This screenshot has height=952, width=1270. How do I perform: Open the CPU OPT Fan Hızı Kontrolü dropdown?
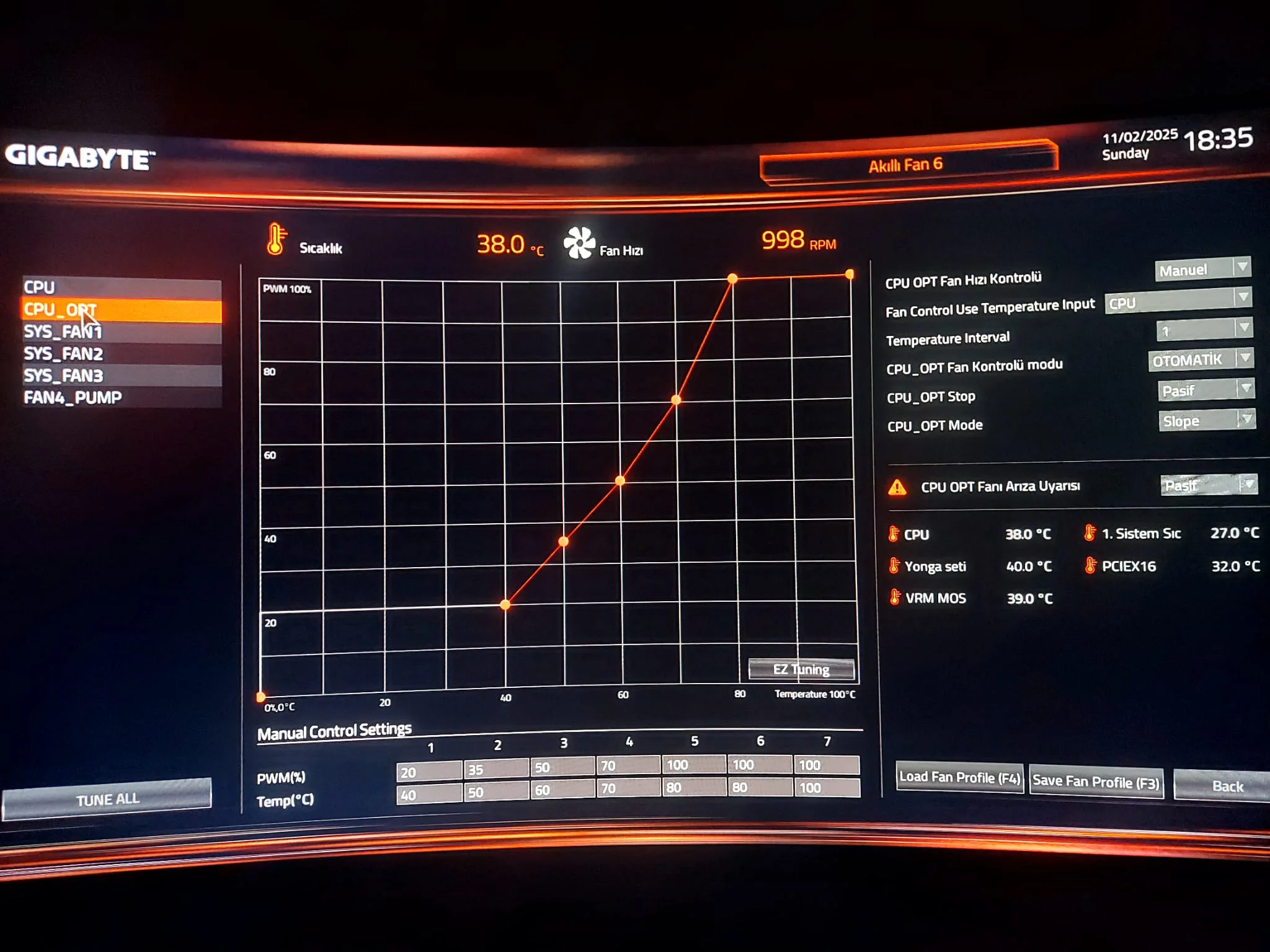click(x=1202, y=270)
